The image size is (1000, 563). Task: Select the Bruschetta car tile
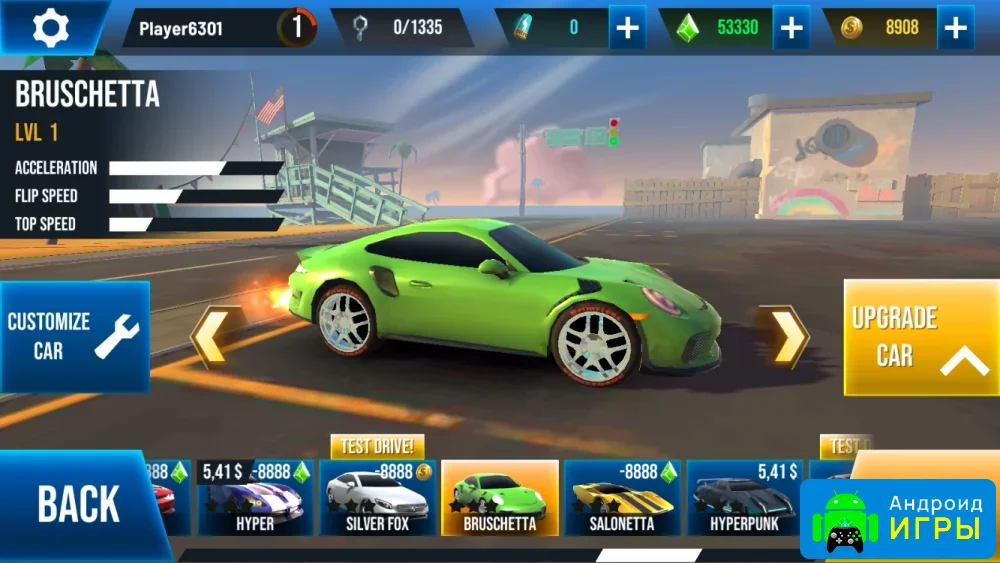click(x=499, y=498)
